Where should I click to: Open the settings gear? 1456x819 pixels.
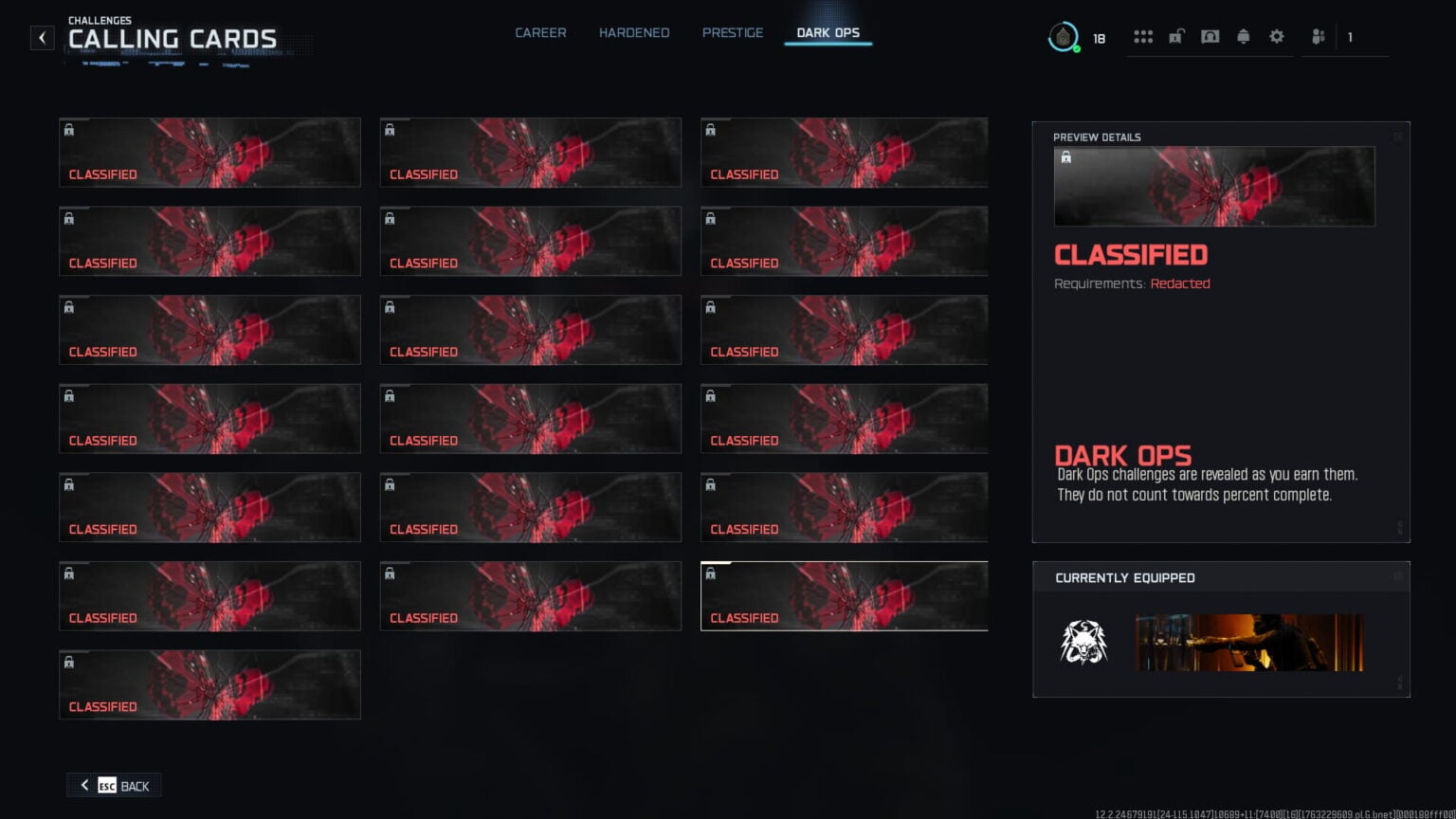pyautogui.click(x=1277, y=36)
